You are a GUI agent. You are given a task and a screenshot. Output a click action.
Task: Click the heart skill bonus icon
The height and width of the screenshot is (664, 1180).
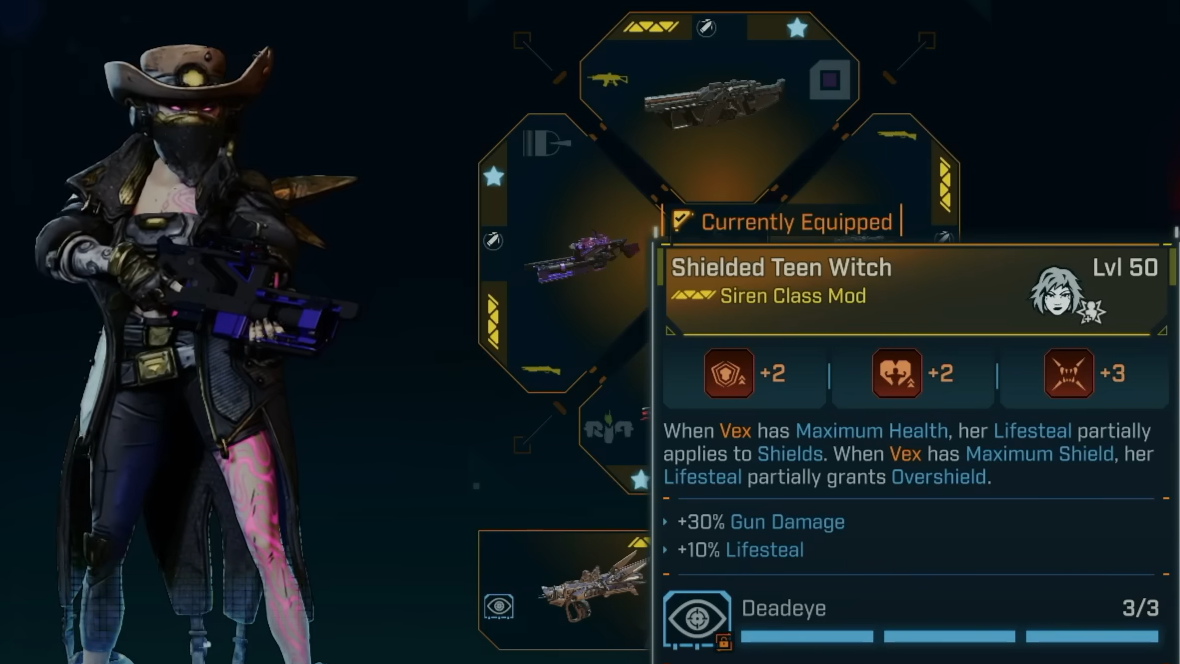(x=897, y=374)
